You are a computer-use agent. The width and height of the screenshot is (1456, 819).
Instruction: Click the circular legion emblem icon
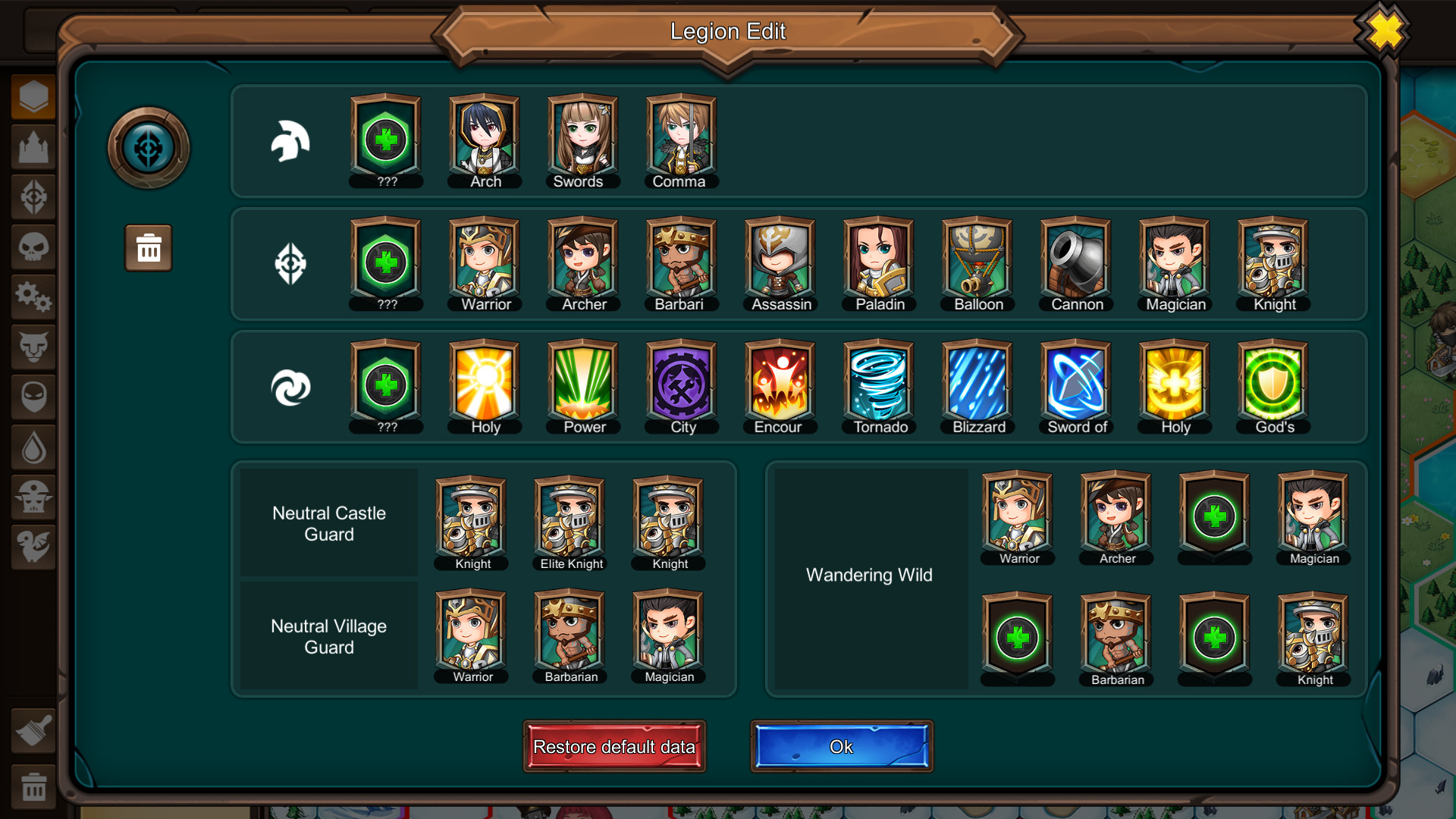tap(148, 147)
